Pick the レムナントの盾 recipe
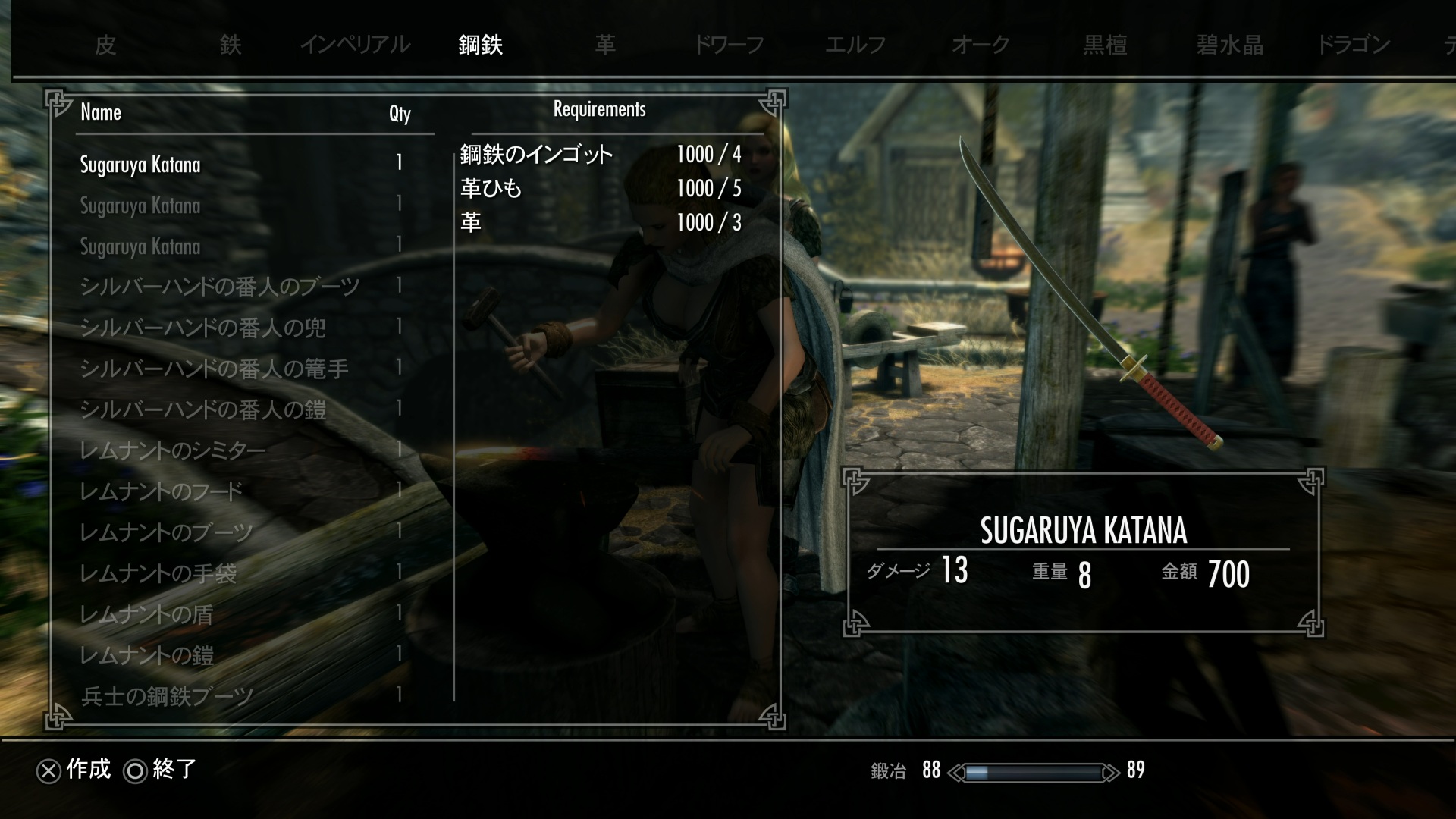Image resolution: width=1456 pixels, height=819 pixels. click(146, 614)
